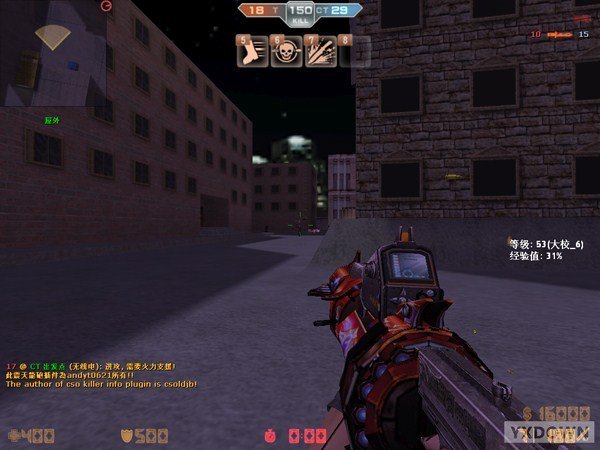Image resolution: width=600 pixels, height=450 pixels.
Task: Click the red icon above the radar
Action: coord(106,6)
